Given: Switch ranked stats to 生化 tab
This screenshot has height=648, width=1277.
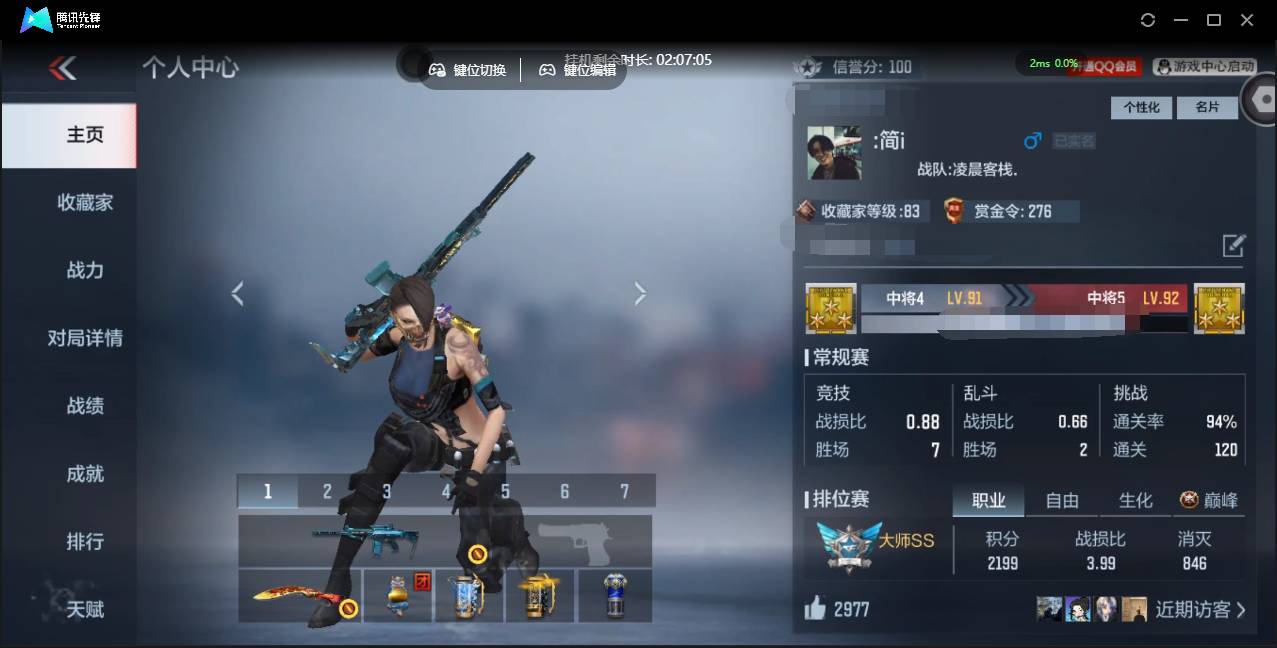Looking at the screenshot, I should [x=1135, y=500].
